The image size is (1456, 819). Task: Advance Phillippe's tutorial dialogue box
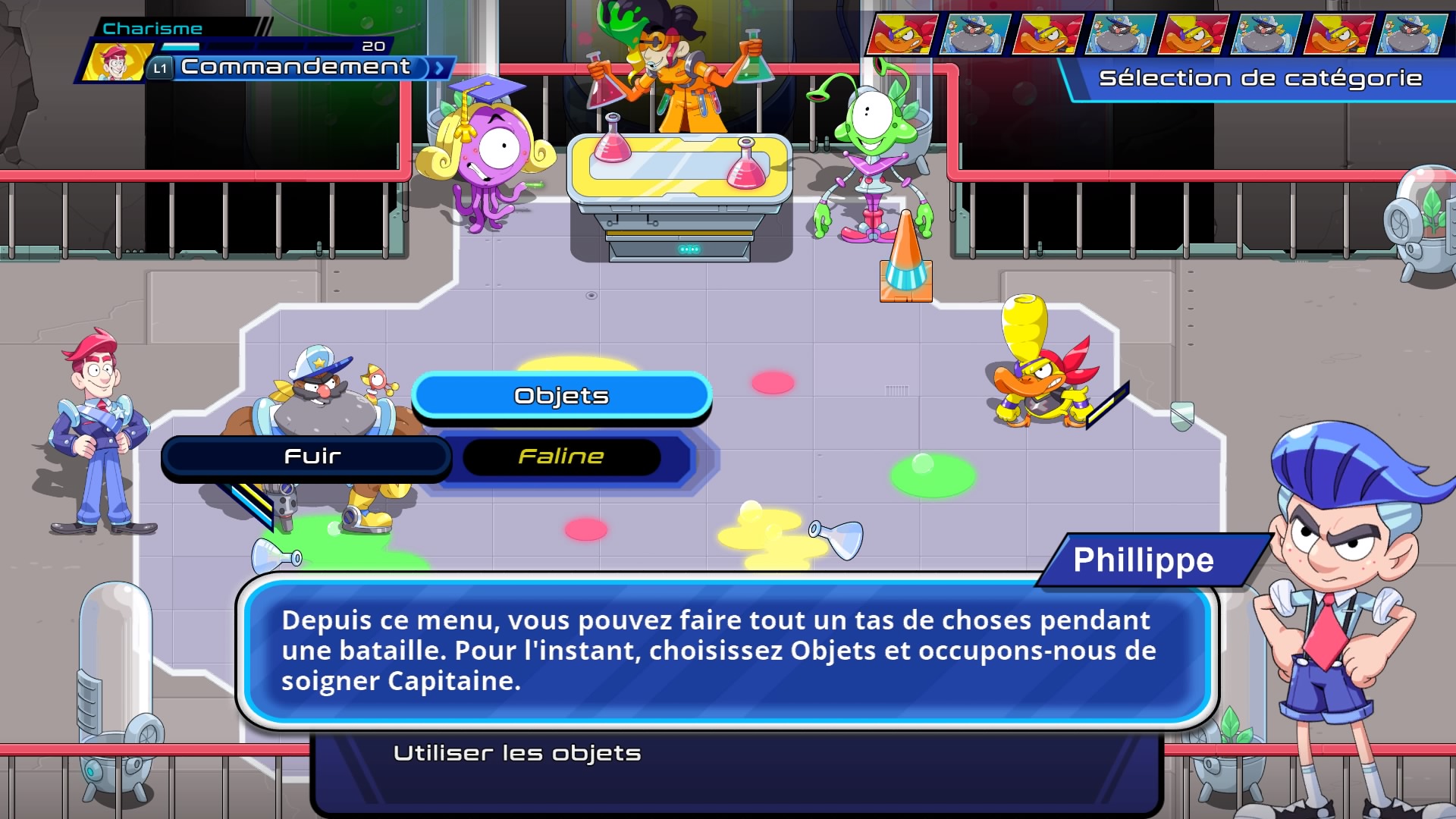coord(726,651)
